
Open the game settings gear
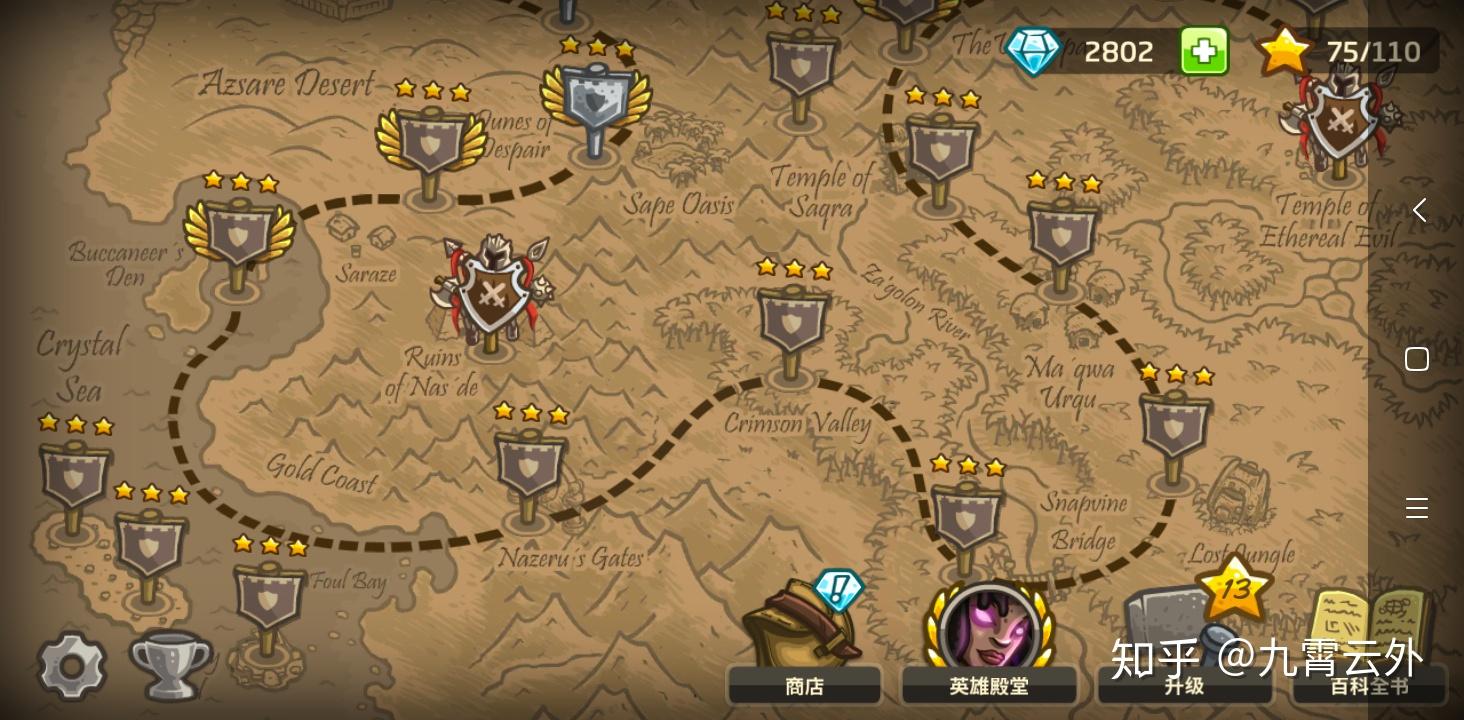coord(71,664)
